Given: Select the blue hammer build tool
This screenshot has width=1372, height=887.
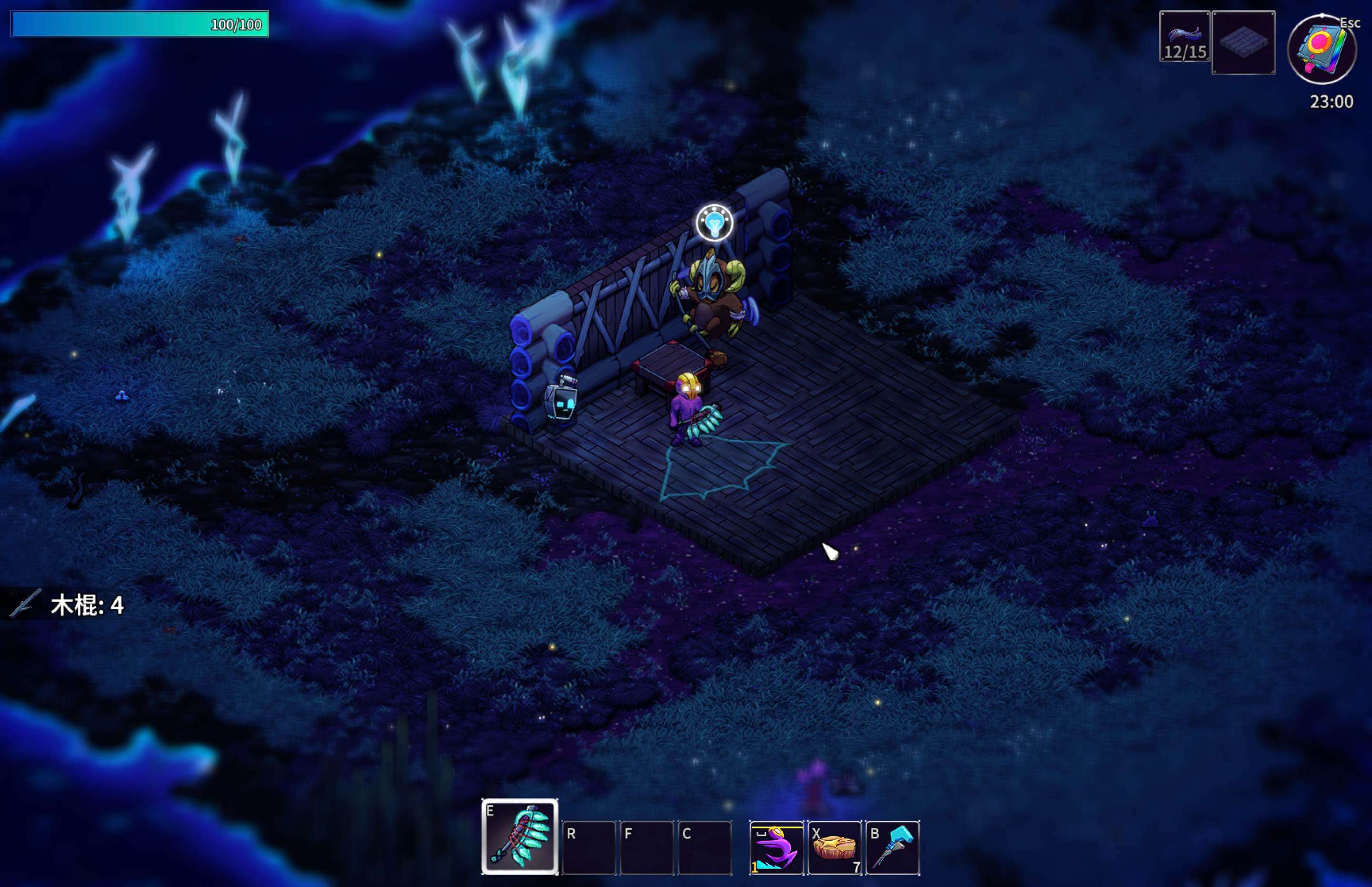Looking at the screenshot, I should click(x=892, y=848).
